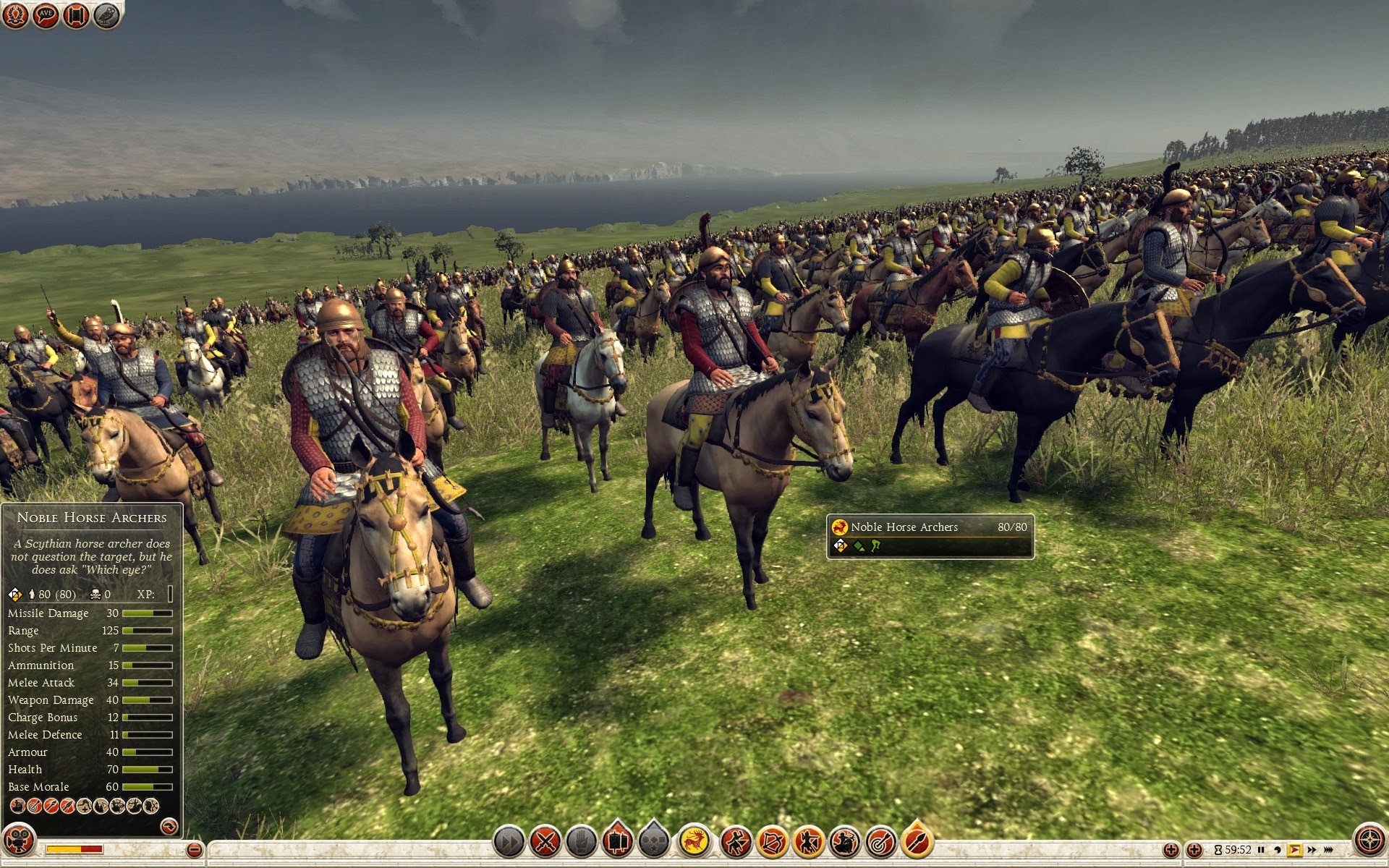Select the yellow stag unit ability

[x=694, y=842]
